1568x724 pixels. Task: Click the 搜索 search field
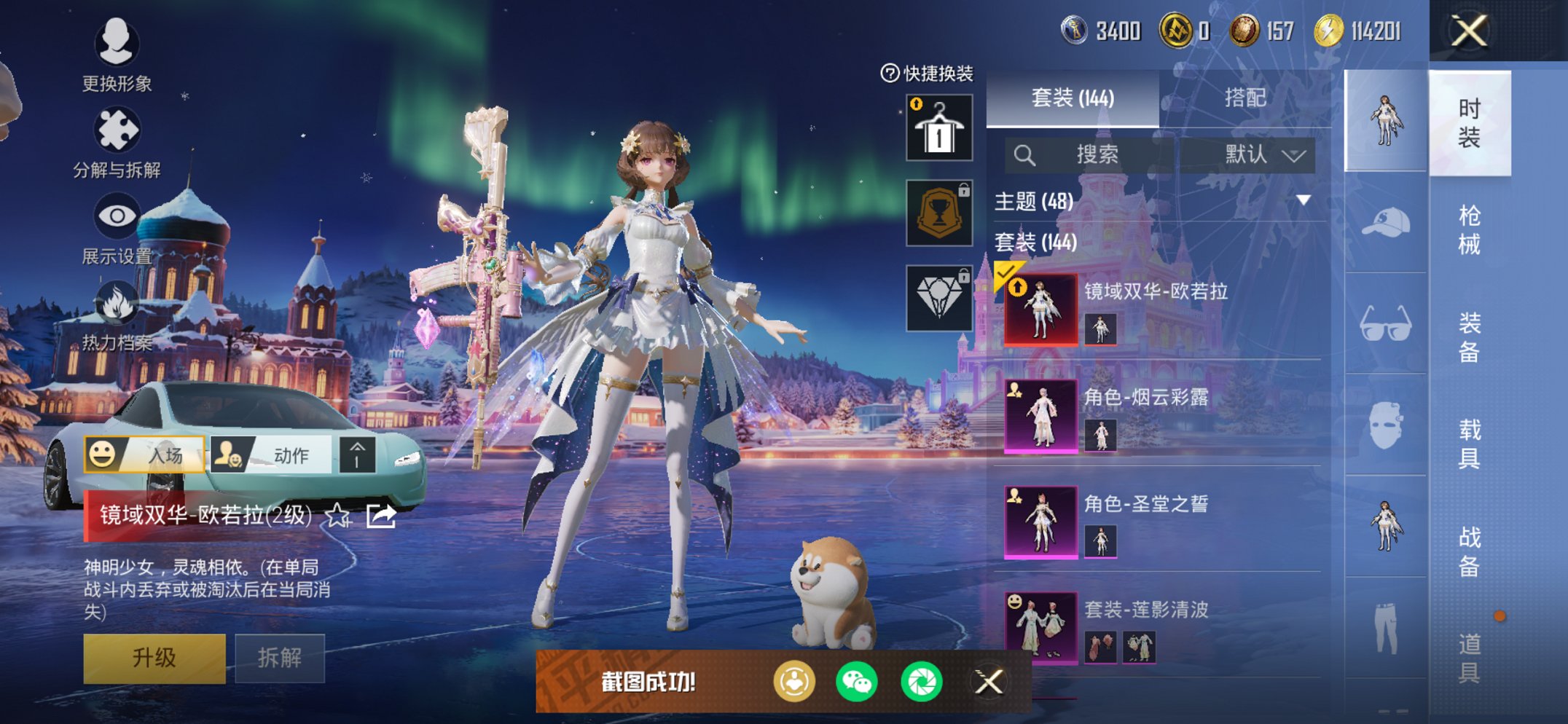[1096, 154]
